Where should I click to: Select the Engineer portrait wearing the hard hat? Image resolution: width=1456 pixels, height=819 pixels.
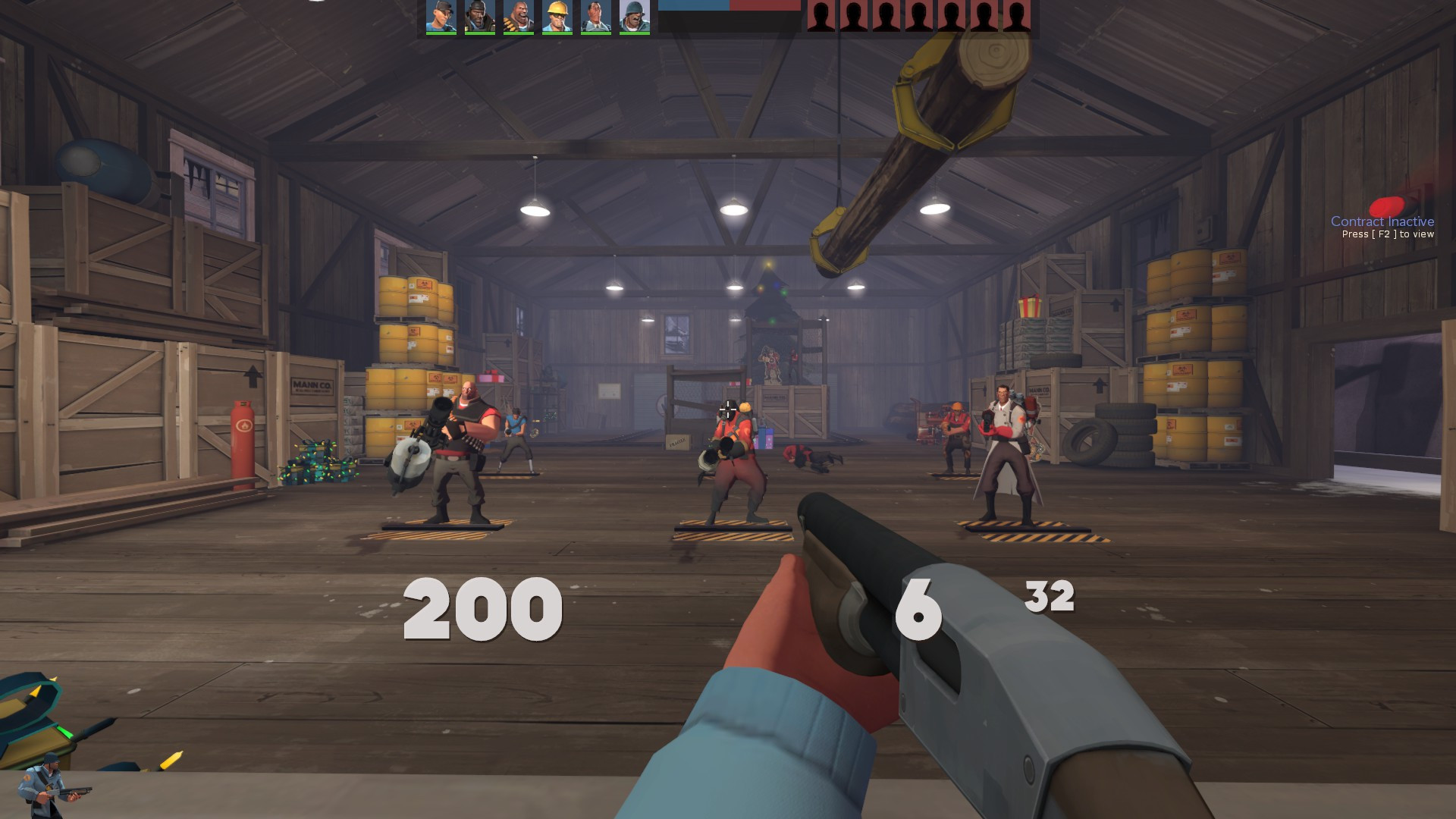pos(557,15)
